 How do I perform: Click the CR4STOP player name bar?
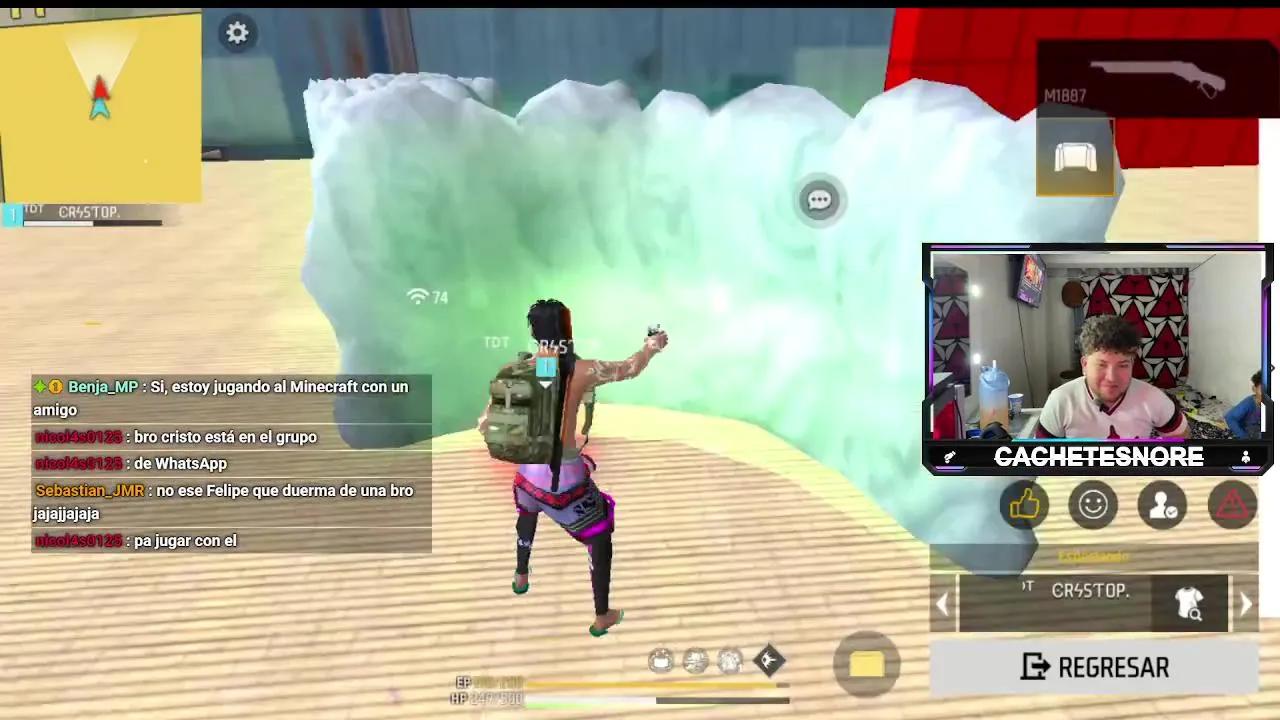tap(1090, 590)
